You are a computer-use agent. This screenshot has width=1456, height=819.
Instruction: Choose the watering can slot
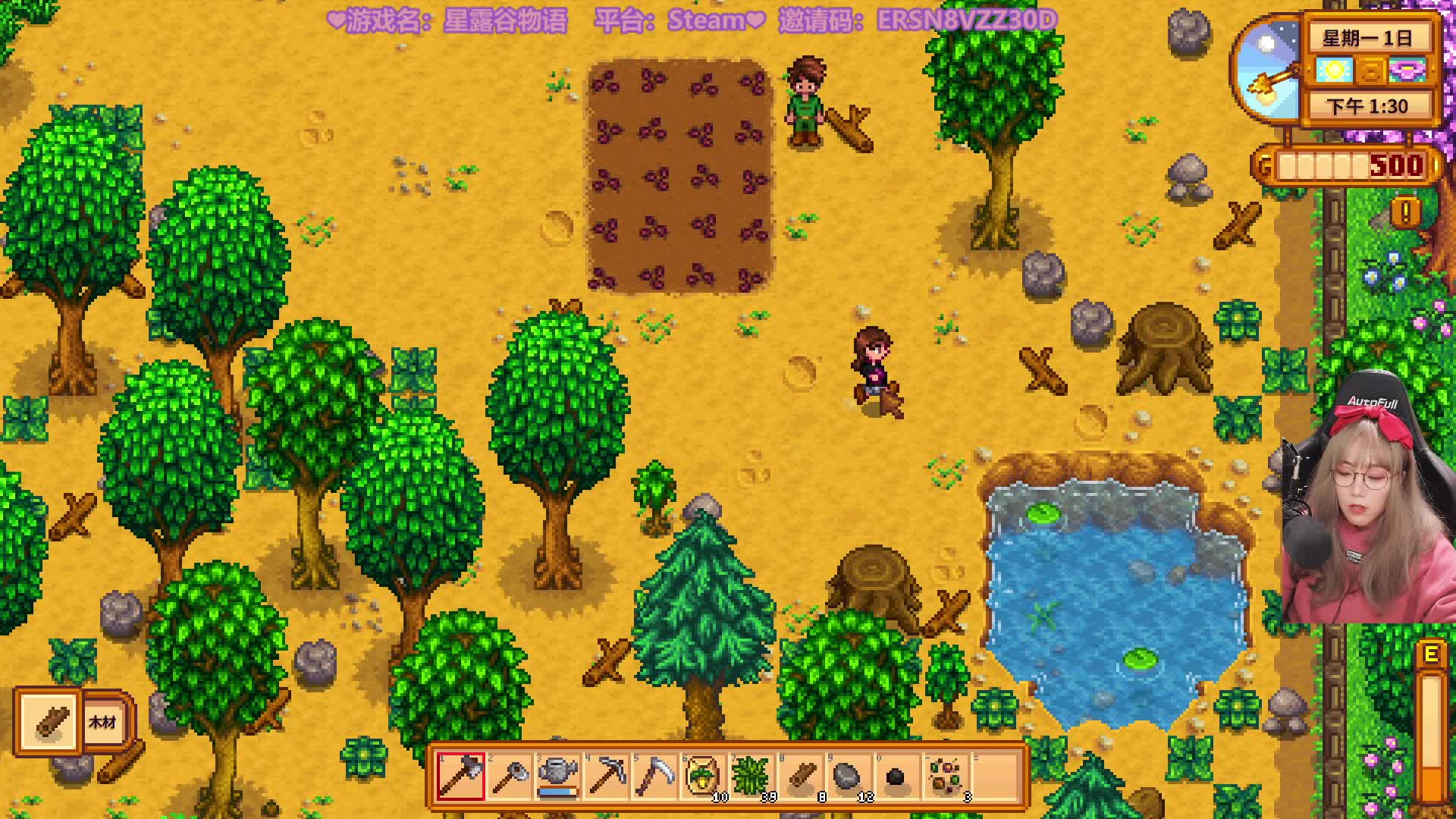pos(558,776)
